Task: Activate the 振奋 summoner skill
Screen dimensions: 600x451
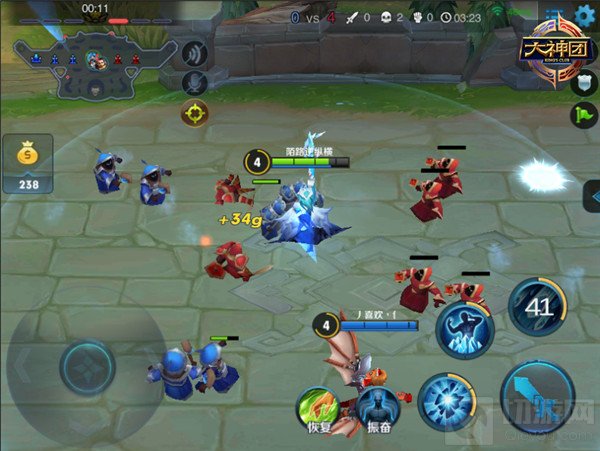Action: coord(377,409)
